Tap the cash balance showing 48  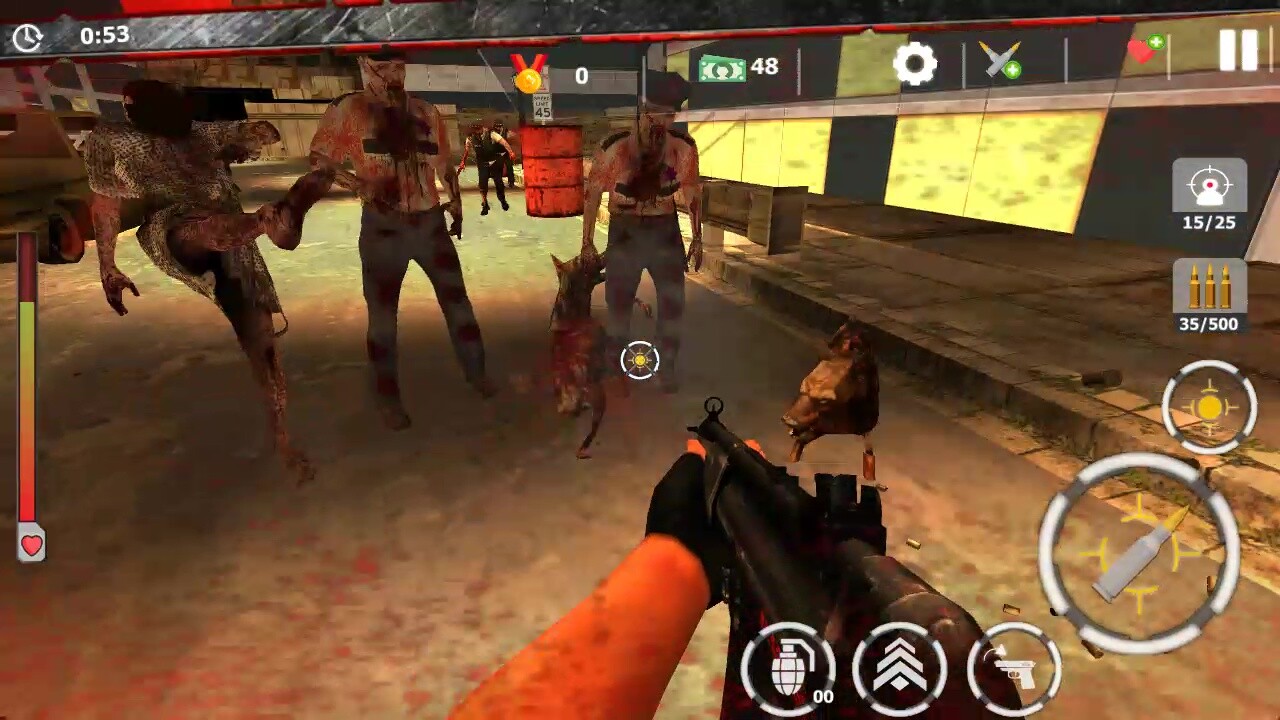coord(745,67)
